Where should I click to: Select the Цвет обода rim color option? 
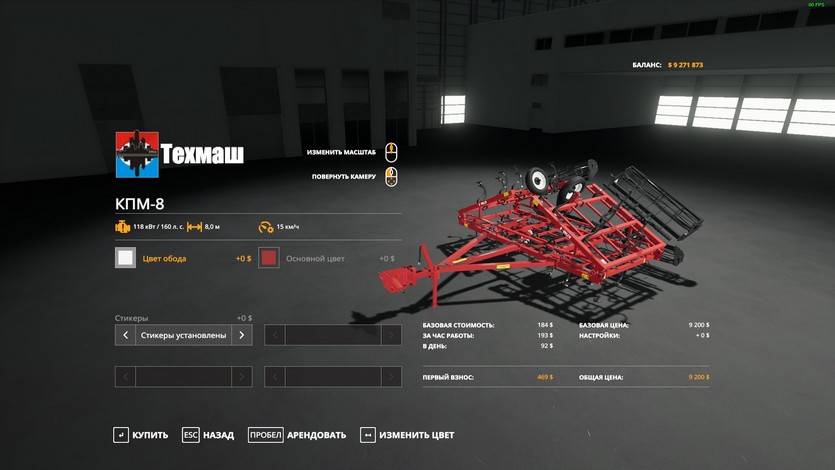126,258
